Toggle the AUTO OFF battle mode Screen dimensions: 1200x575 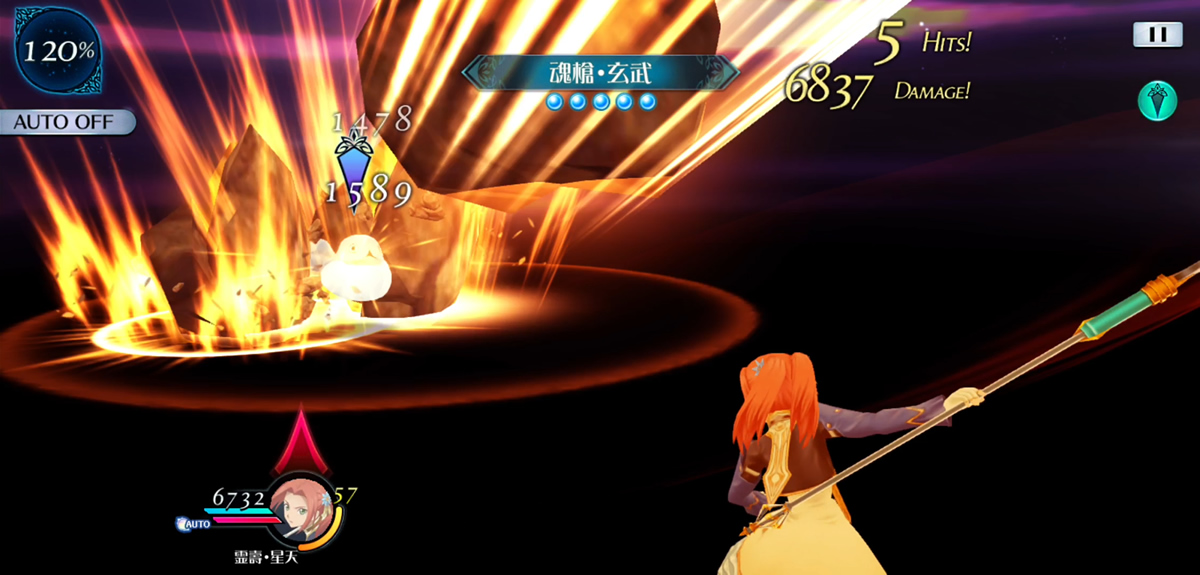coord(68,123)
